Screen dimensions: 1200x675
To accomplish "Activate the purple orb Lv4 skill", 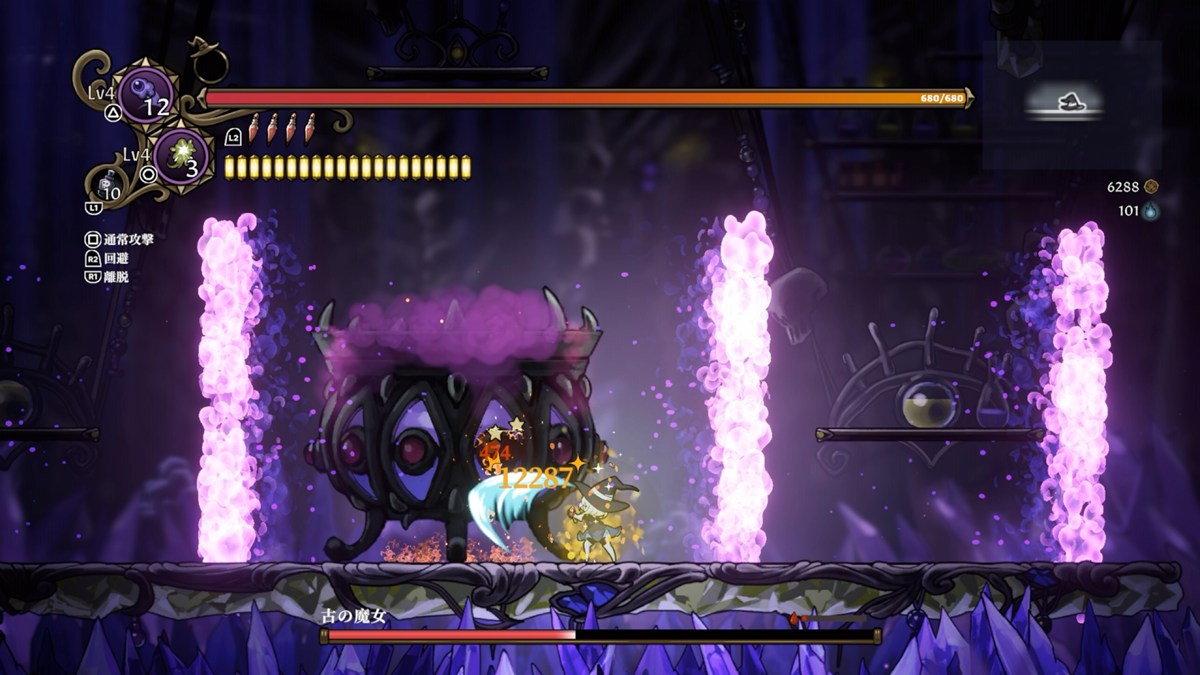I will click(146, 94).
